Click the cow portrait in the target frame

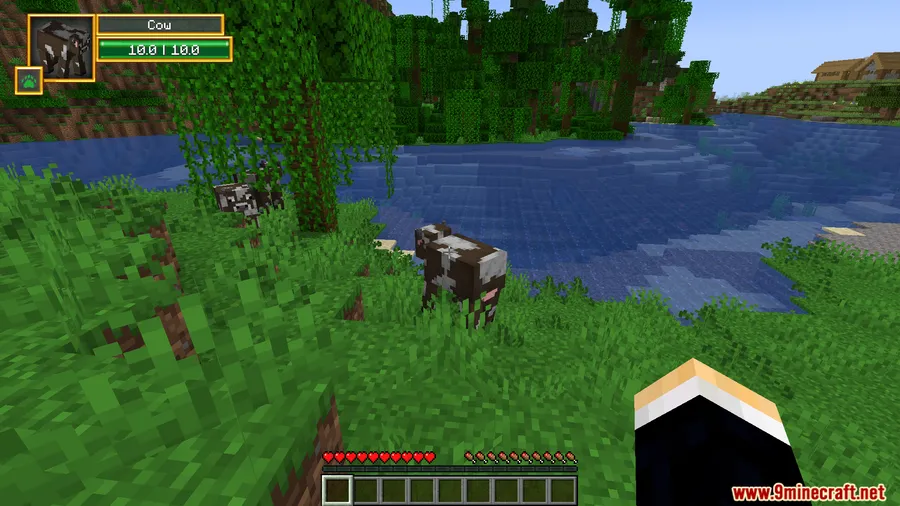pos(61,46)
